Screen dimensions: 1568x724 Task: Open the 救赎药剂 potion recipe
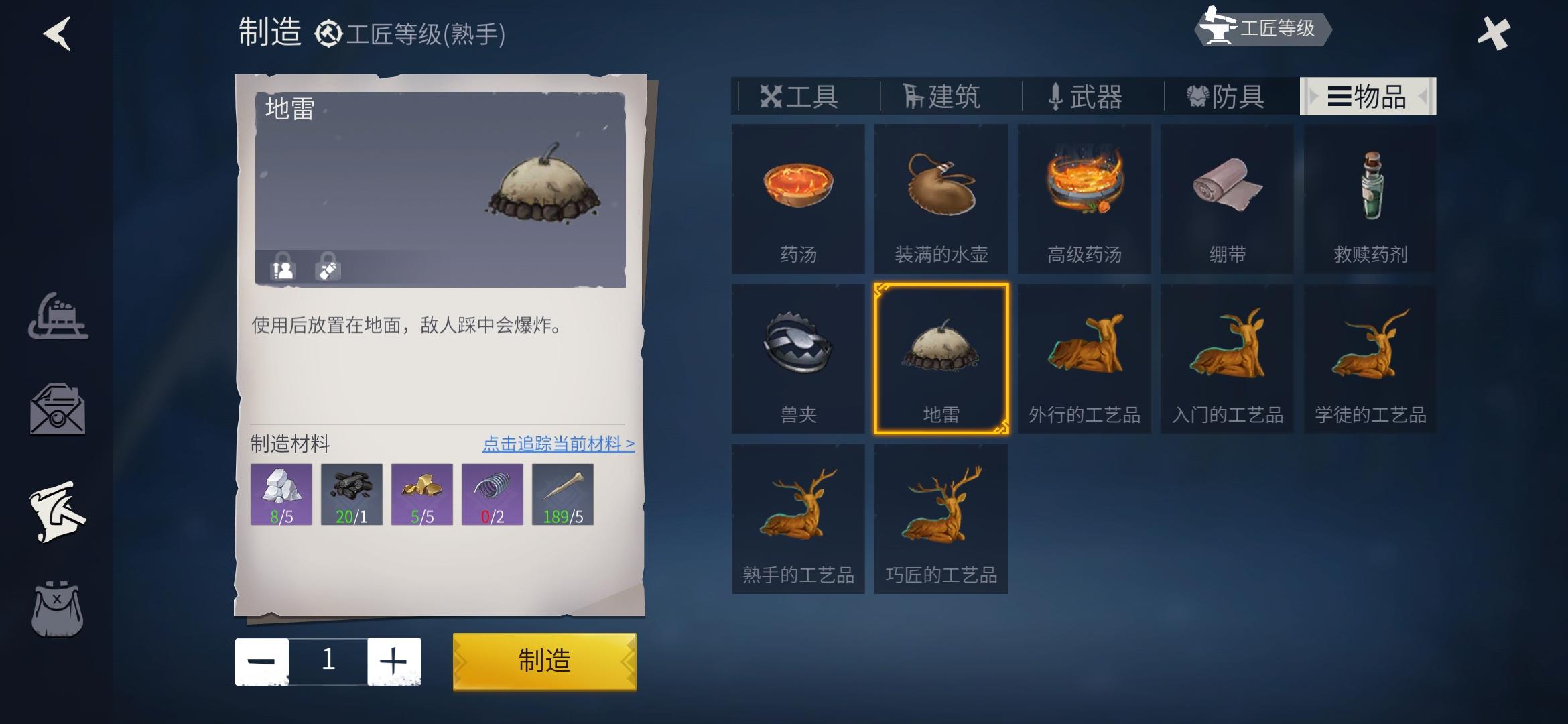tap(1369, 198)
